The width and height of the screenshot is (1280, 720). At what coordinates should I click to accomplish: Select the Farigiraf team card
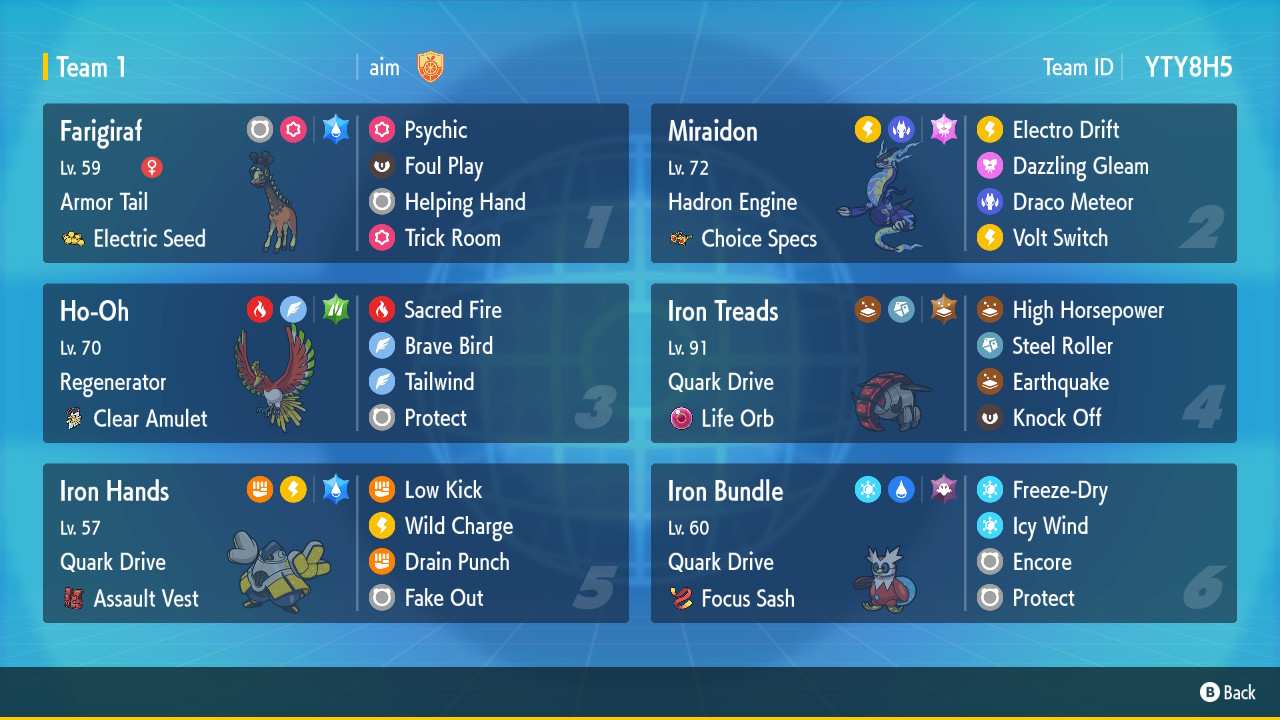335,183
